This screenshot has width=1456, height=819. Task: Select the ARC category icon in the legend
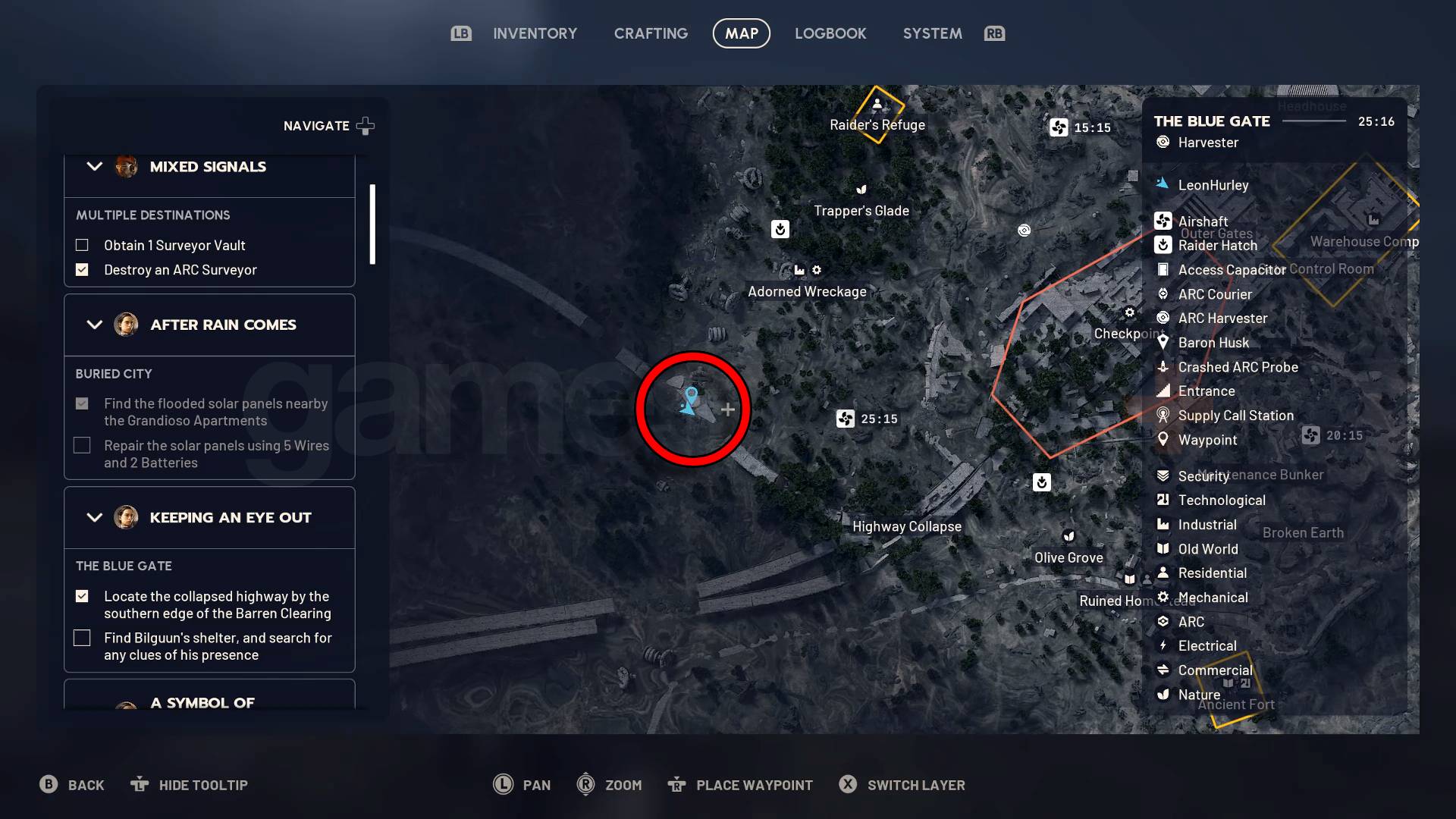pos(1164,621)
